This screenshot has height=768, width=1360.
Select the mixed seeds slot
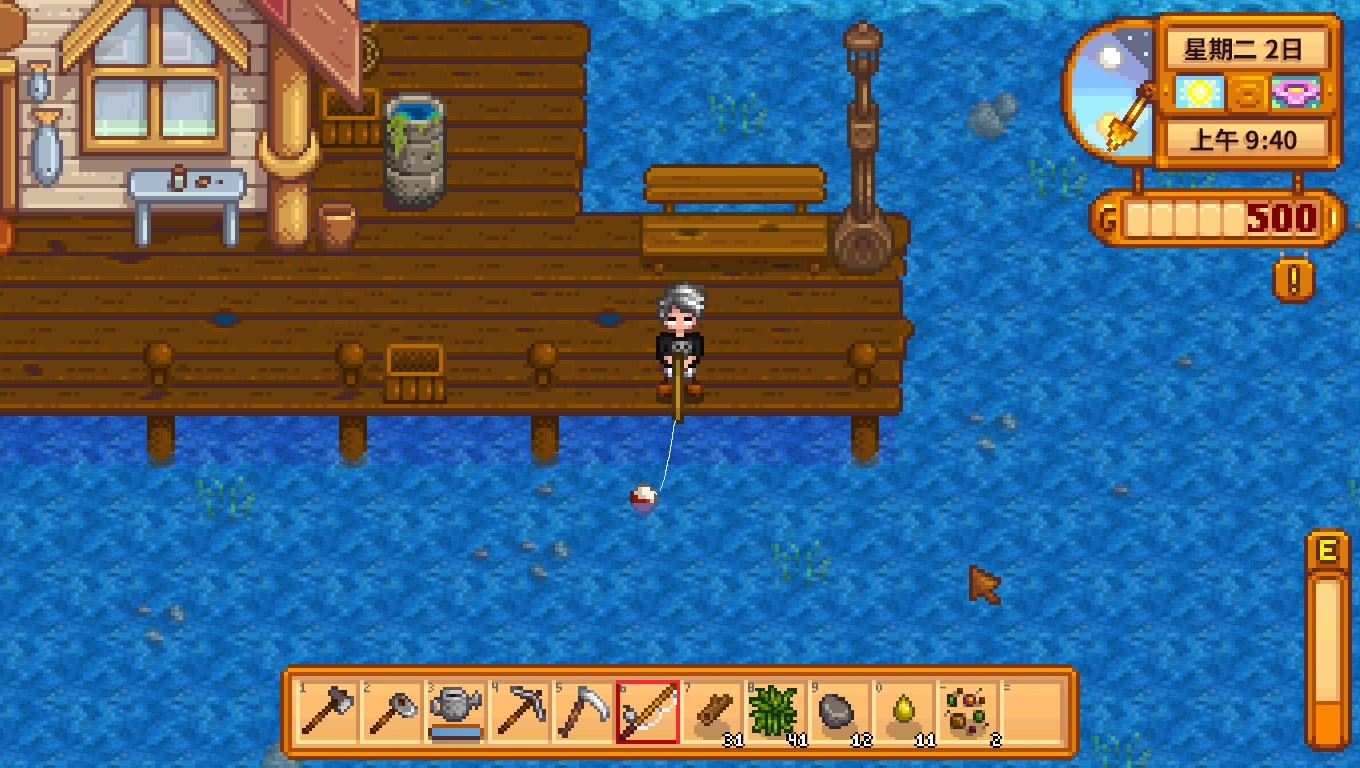click(x=967, y=712)
